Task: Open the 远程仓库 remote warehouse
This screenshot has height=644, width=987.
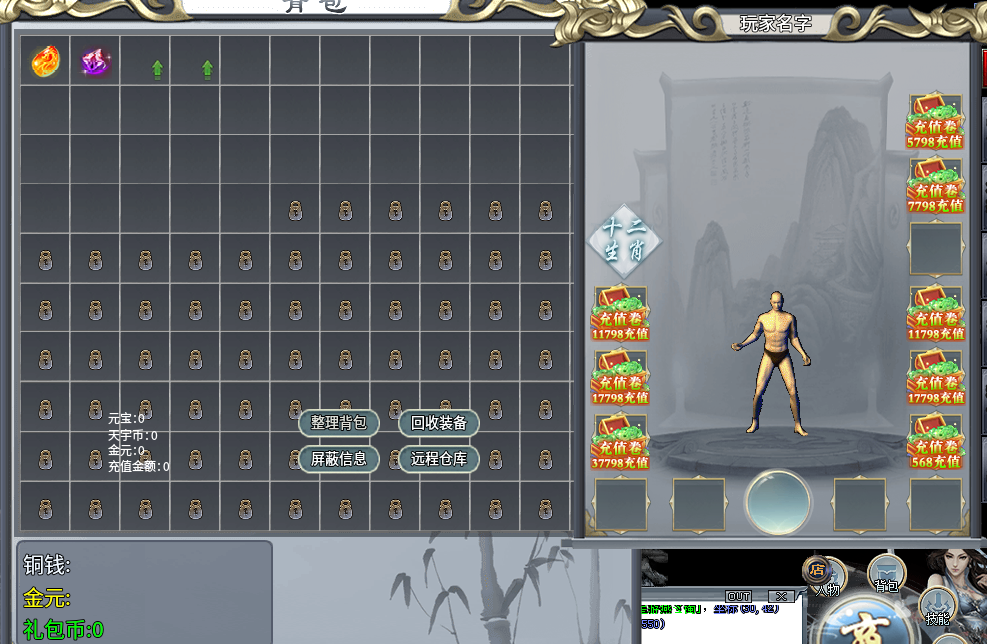Action: 439,459
